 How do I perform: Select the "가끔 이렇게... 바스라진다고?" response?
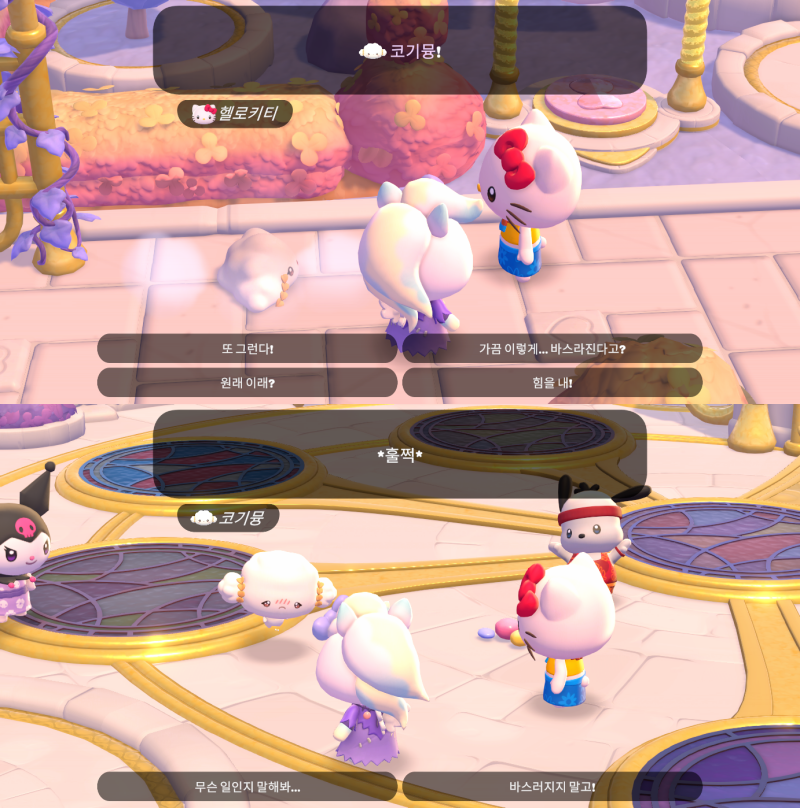(x=552, y=349)
